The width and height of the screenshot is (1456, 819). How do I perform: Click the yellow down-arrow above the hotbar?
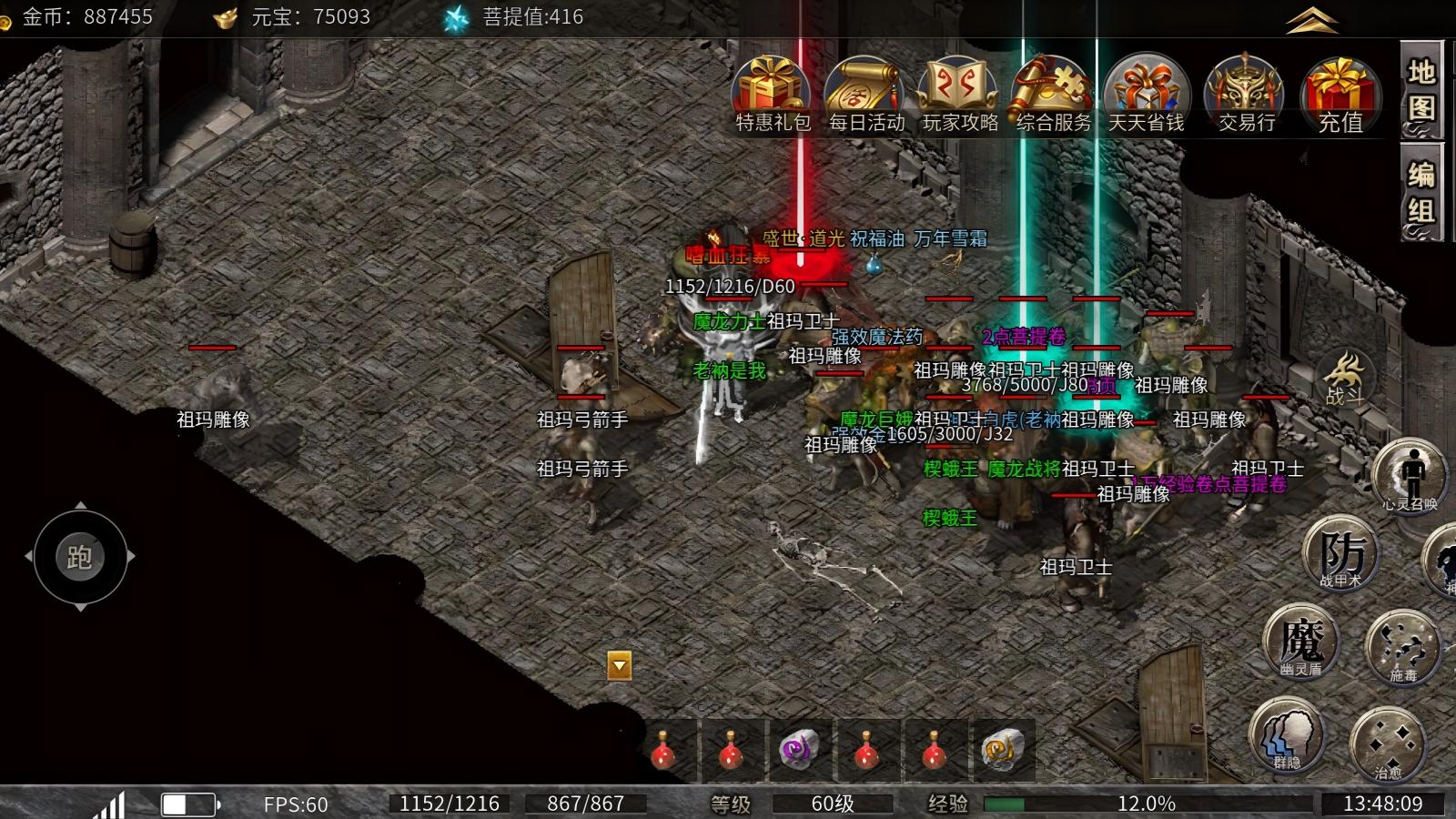click(620, 666)
